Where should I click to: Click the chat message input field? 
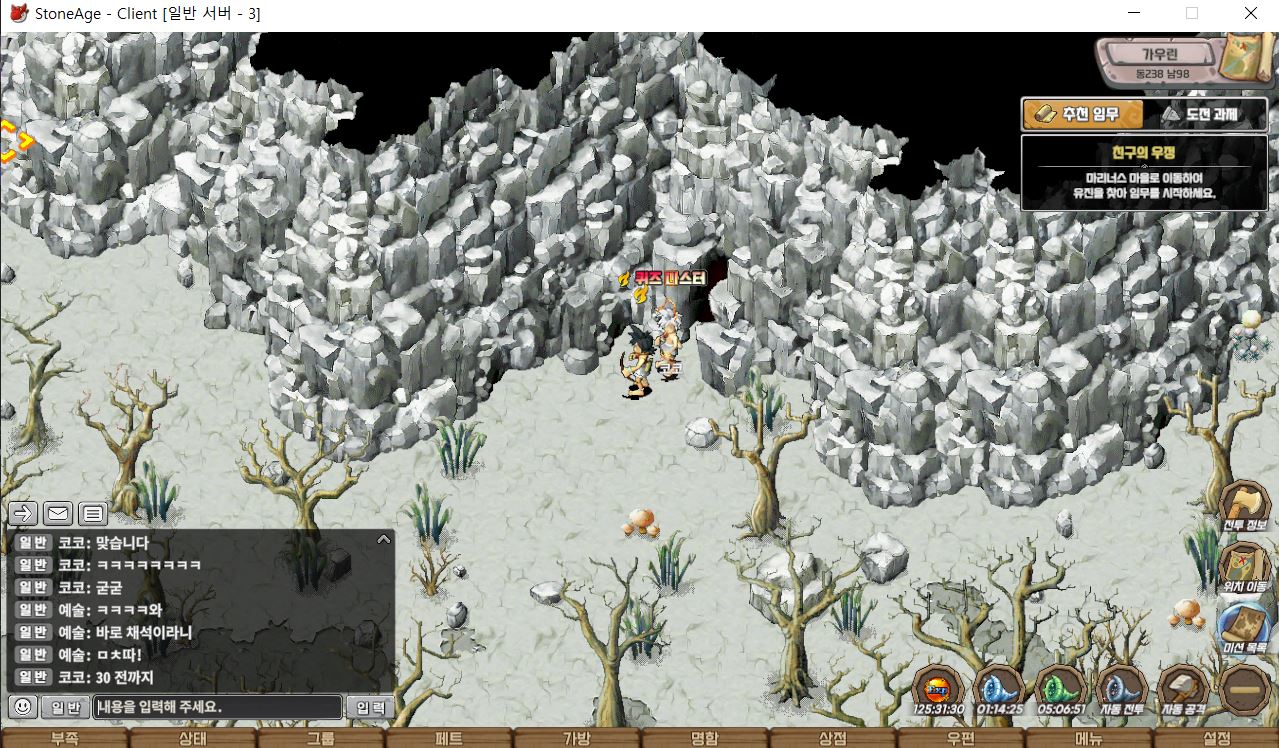click(218, 707)
